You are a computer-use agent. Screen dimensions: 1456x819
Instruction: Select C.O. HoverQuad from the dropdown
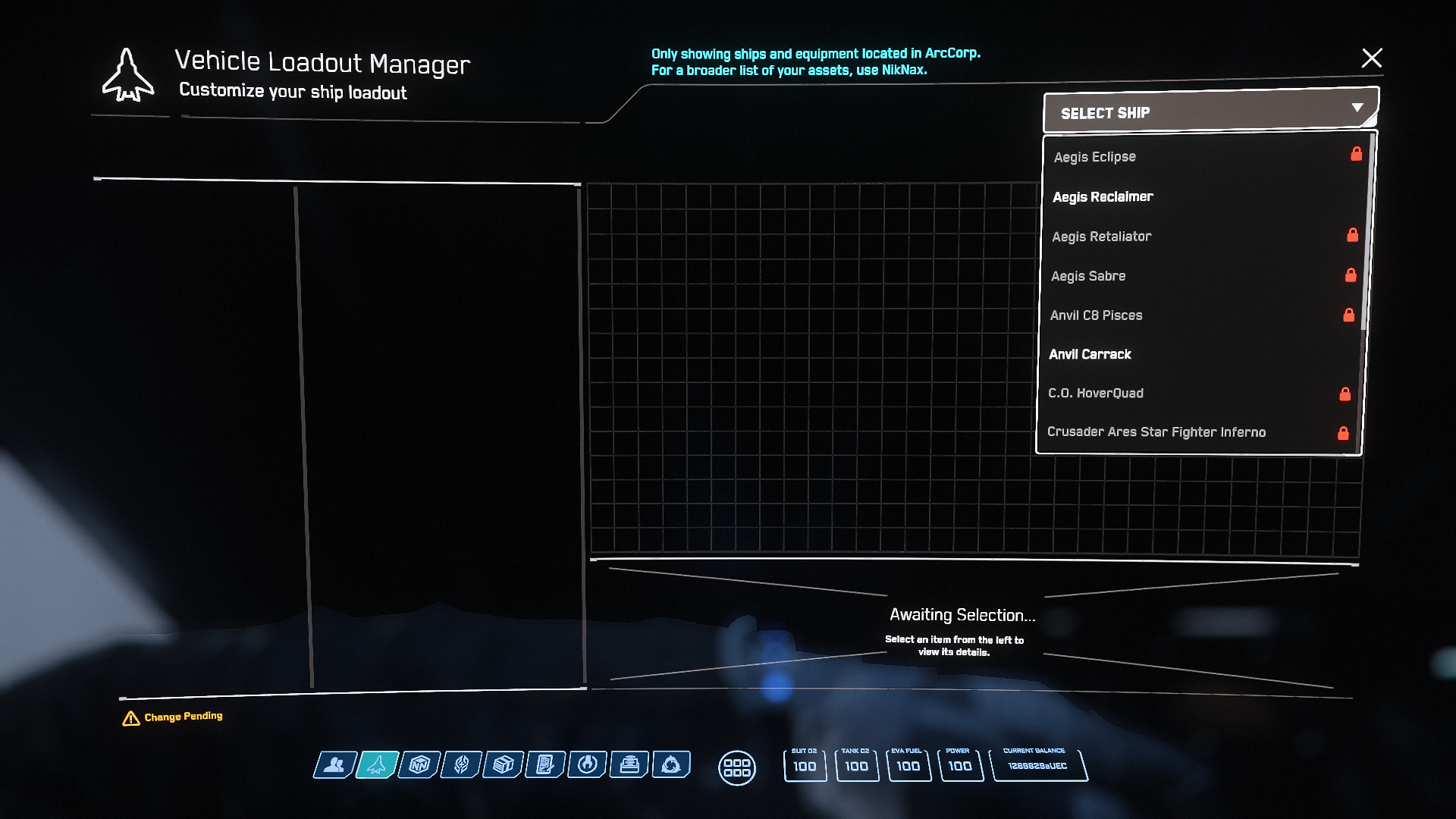[x=1095, y=394]
